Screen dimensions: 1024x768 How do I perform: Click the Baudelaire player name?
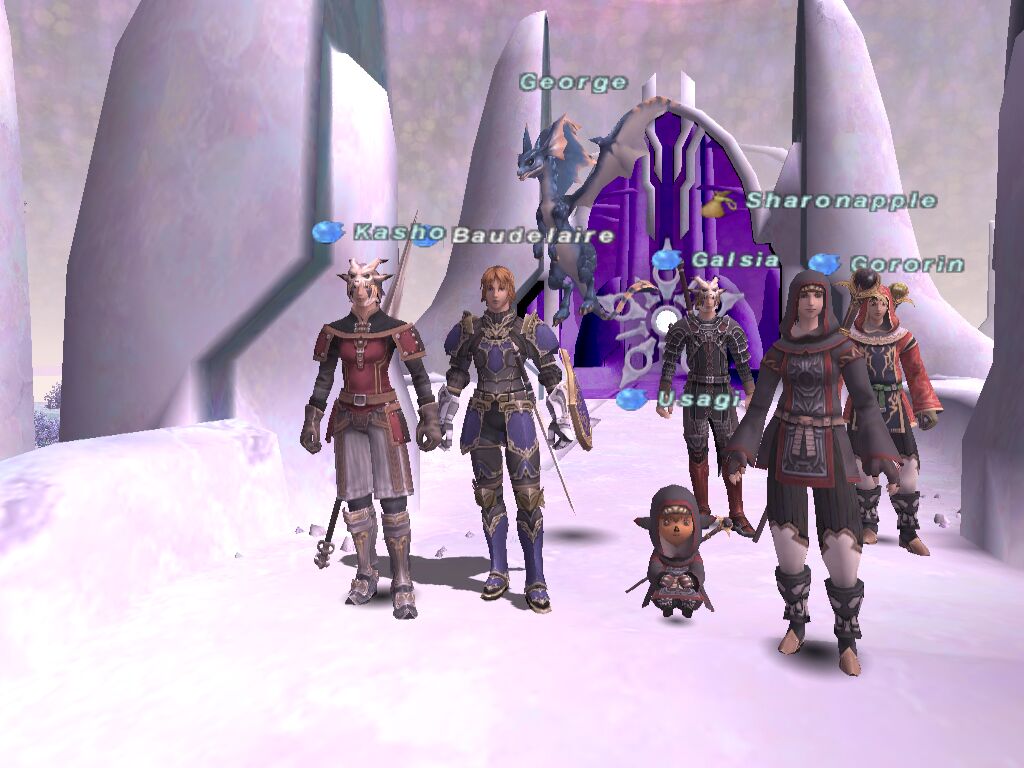[532, 236]
